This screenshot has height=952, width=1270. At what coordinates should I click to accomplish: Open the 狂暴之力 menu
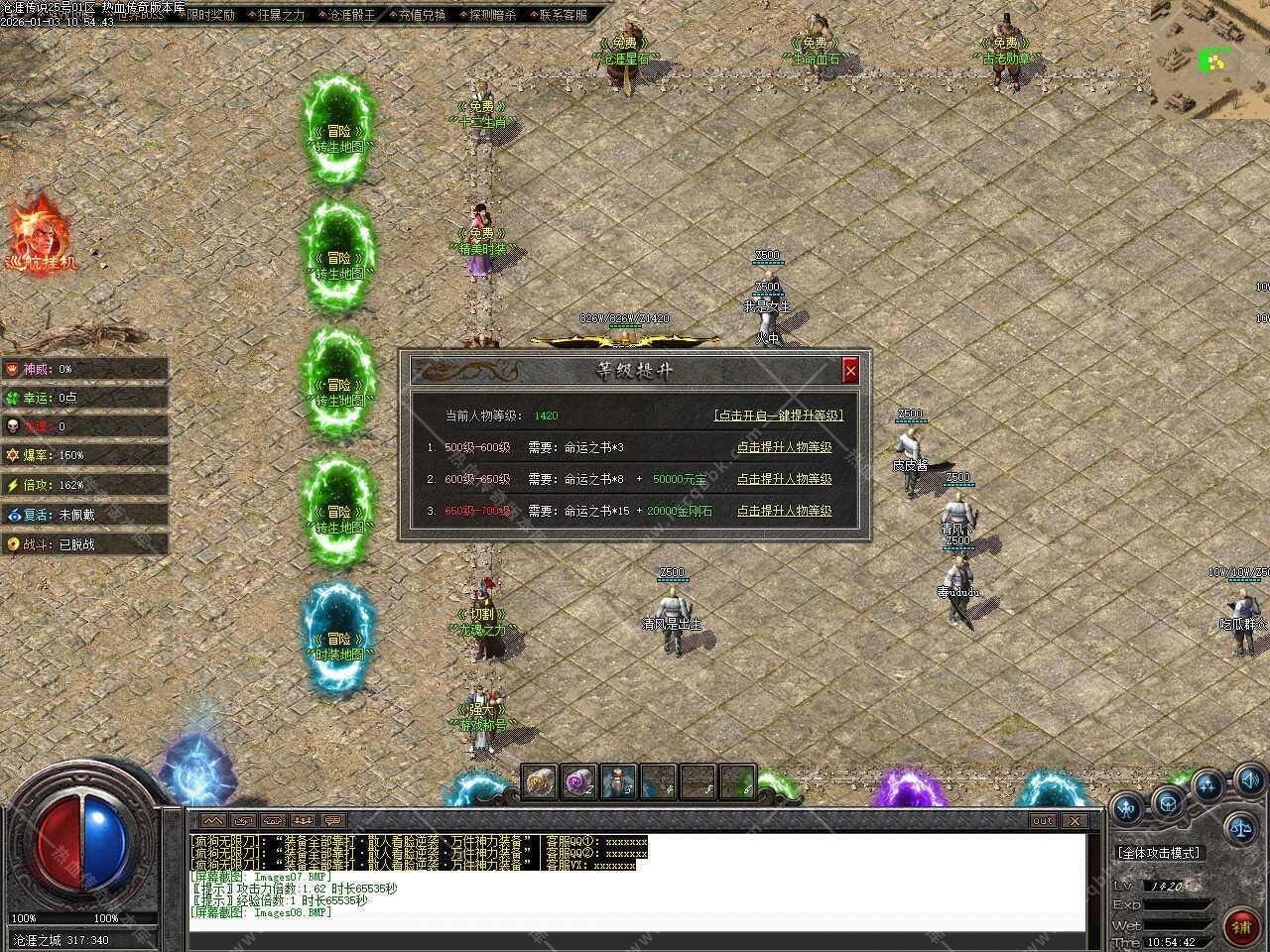[279, 15]
